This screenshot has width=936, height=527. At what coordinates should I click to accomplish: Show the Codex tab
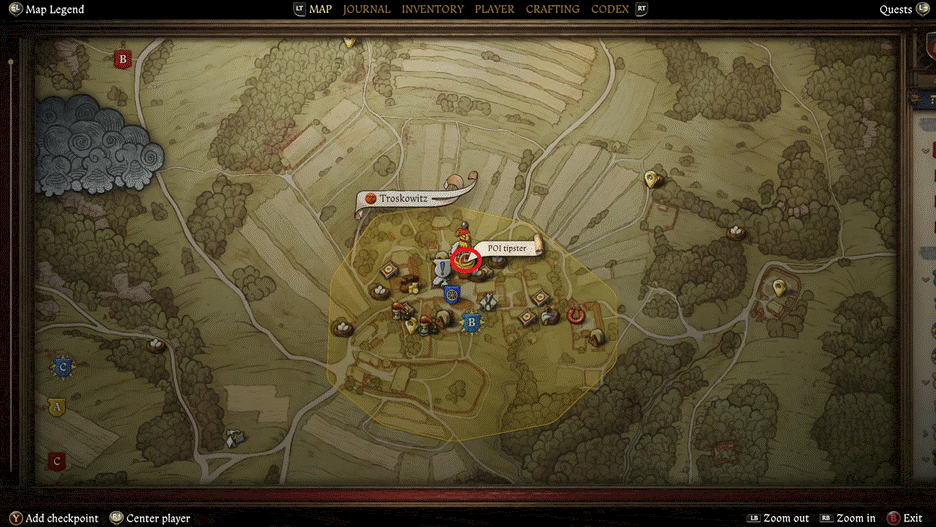[610, 9]
